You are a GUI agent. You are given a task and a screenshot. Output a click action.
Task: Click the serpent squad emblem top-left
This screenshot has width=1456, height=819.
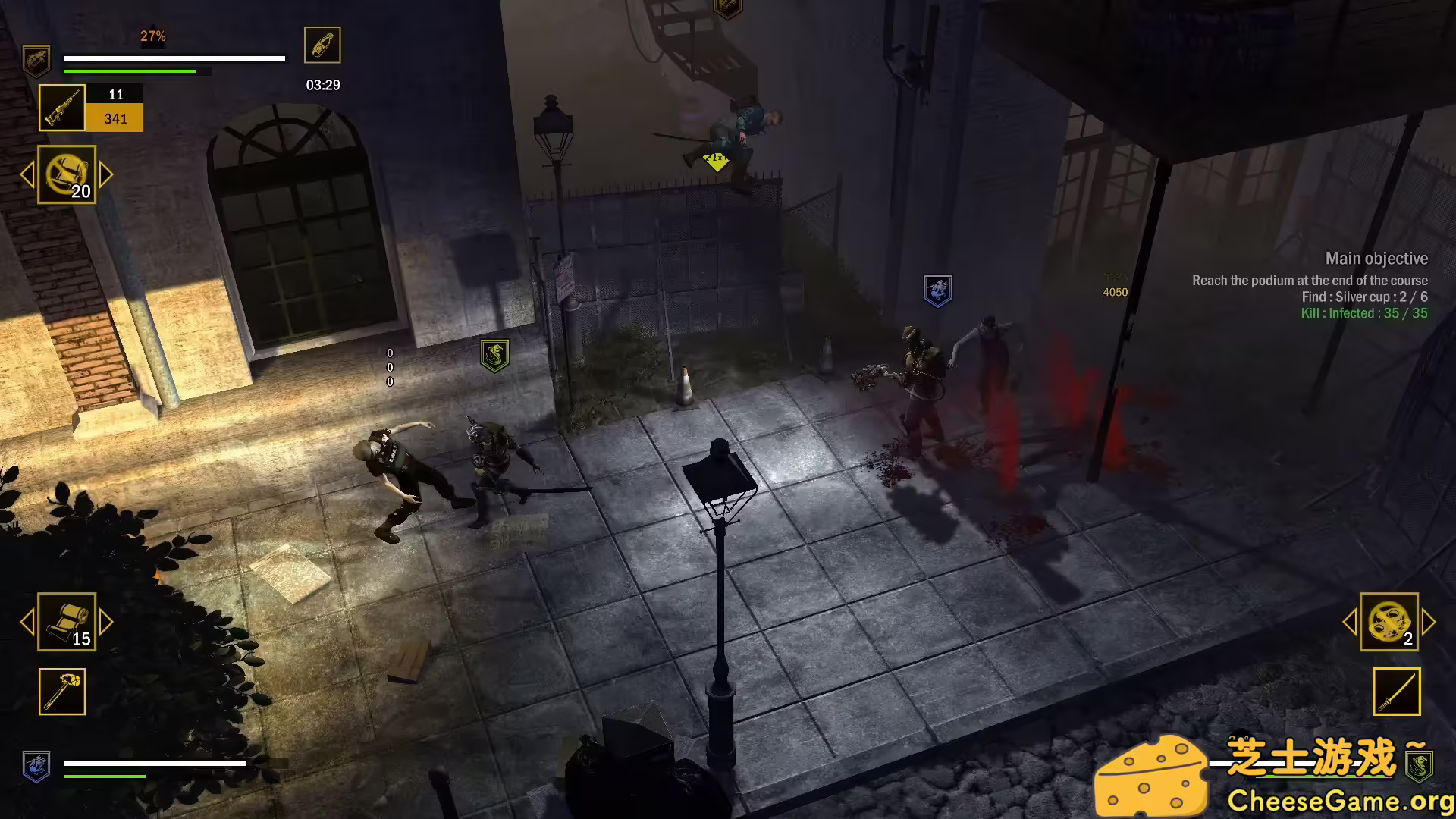point(35,60)
